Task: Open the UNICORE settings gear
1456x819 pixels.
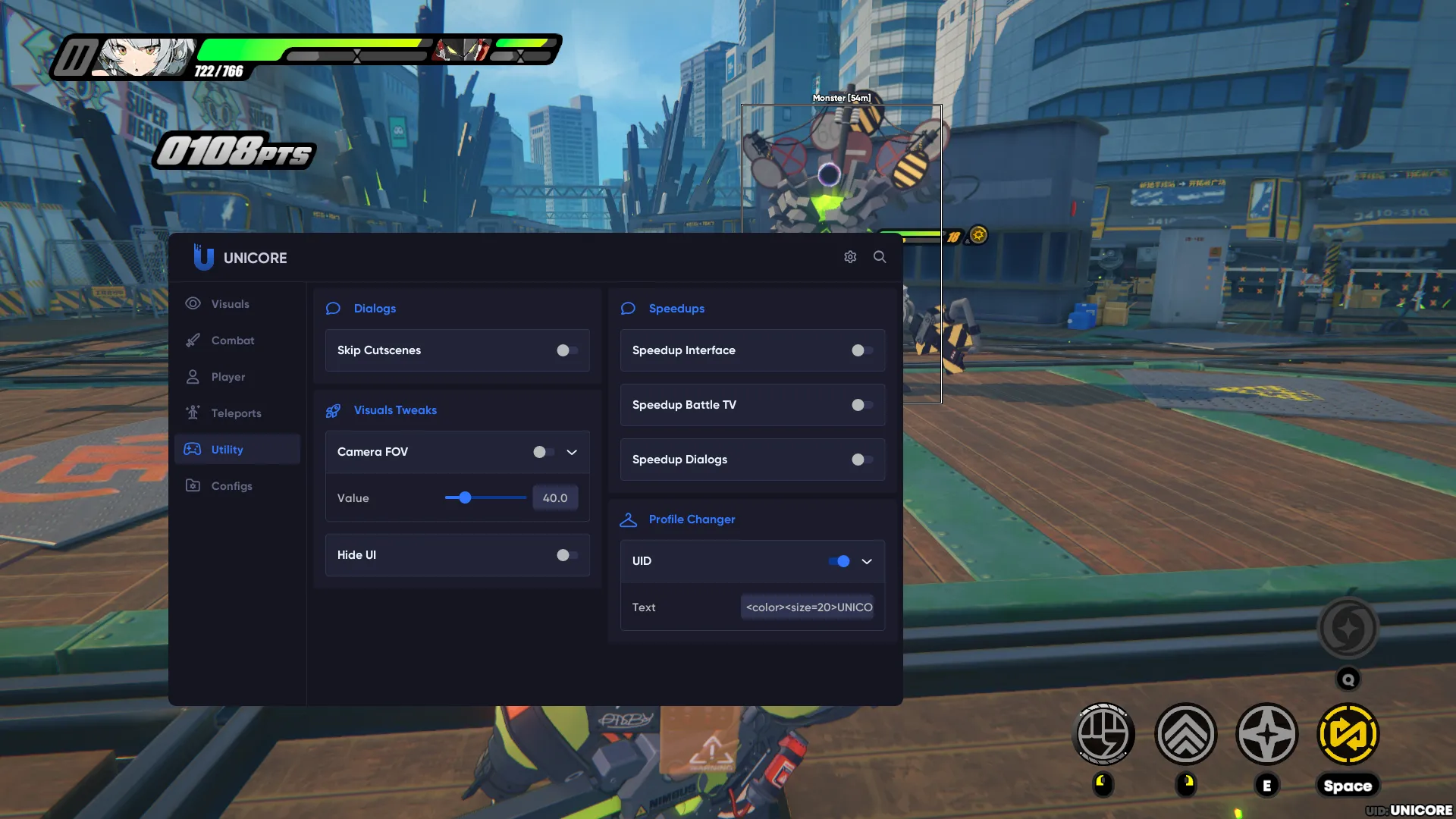Action: tap(850, 257)
